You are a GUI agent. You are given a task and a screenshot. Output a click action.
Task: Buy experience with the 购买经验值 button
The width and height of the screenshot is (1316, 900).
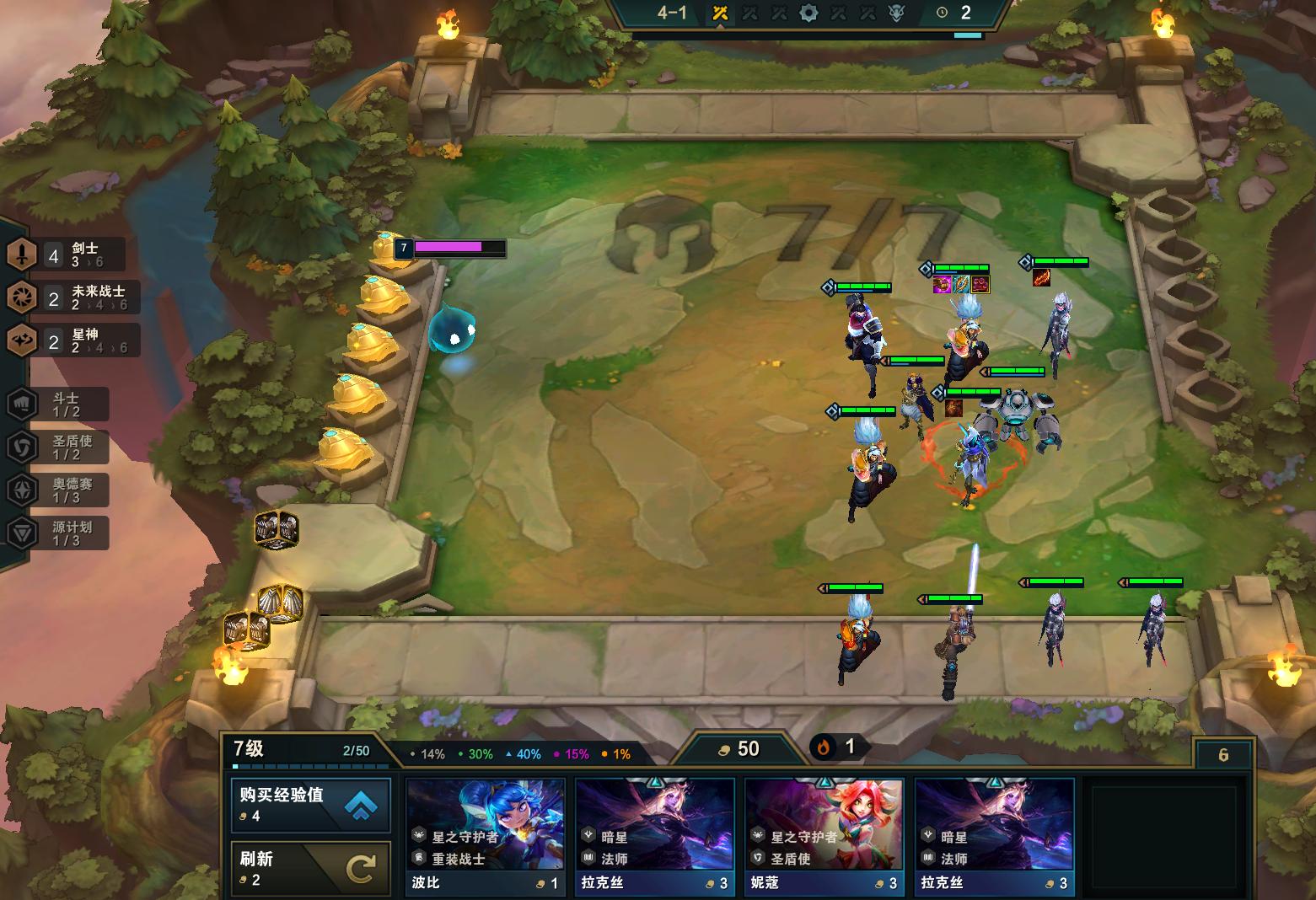click(x=310, y=805)
